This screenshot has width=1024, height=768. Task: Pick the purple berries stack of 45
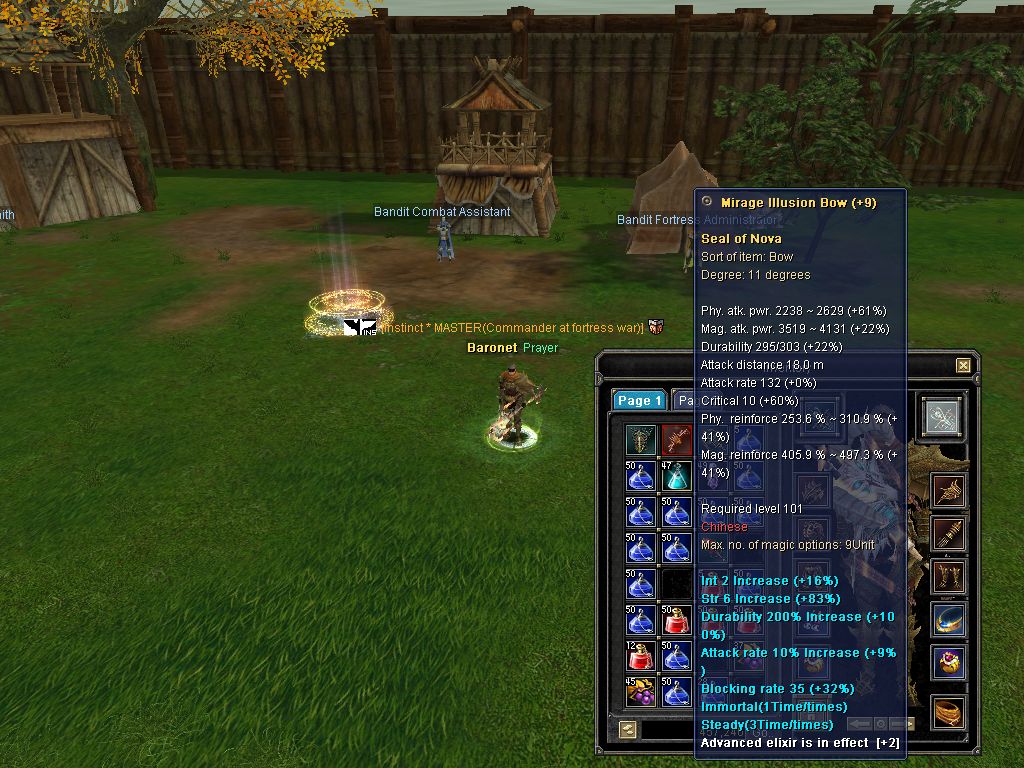[x=641, y=692]
